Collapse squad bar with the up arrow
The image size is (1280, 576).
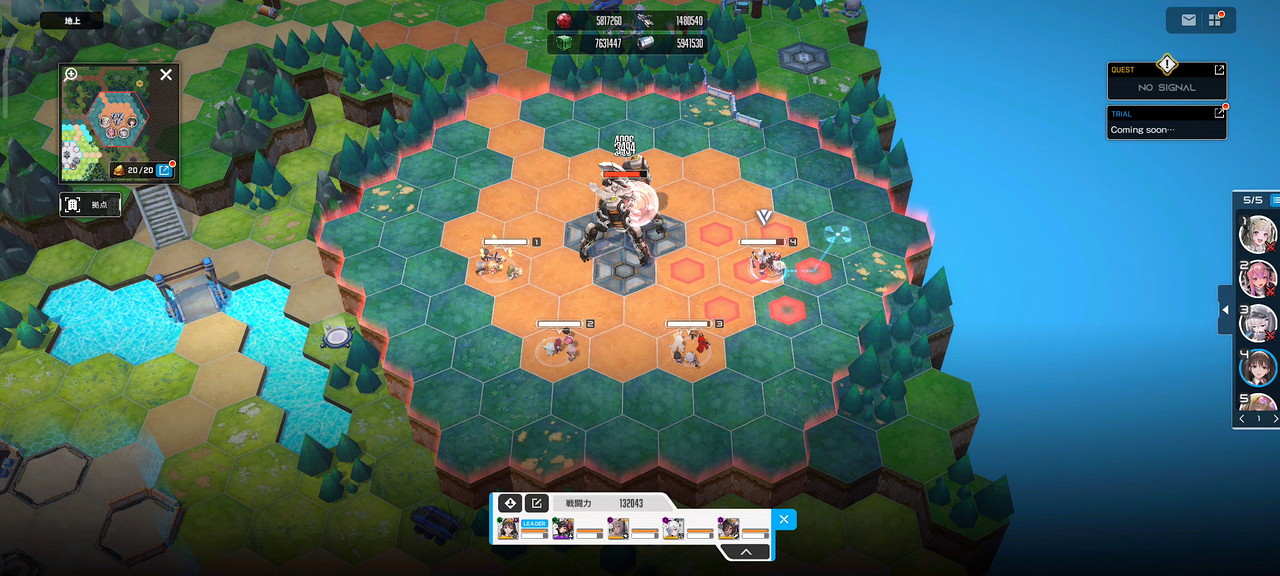[746, 551]
